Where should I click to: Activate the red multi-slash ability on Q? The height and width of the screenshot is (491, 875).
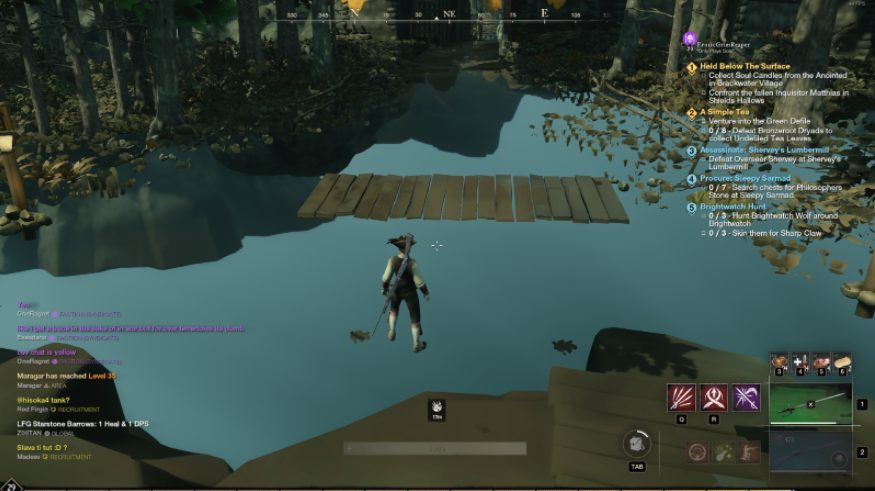pos(681,398)
